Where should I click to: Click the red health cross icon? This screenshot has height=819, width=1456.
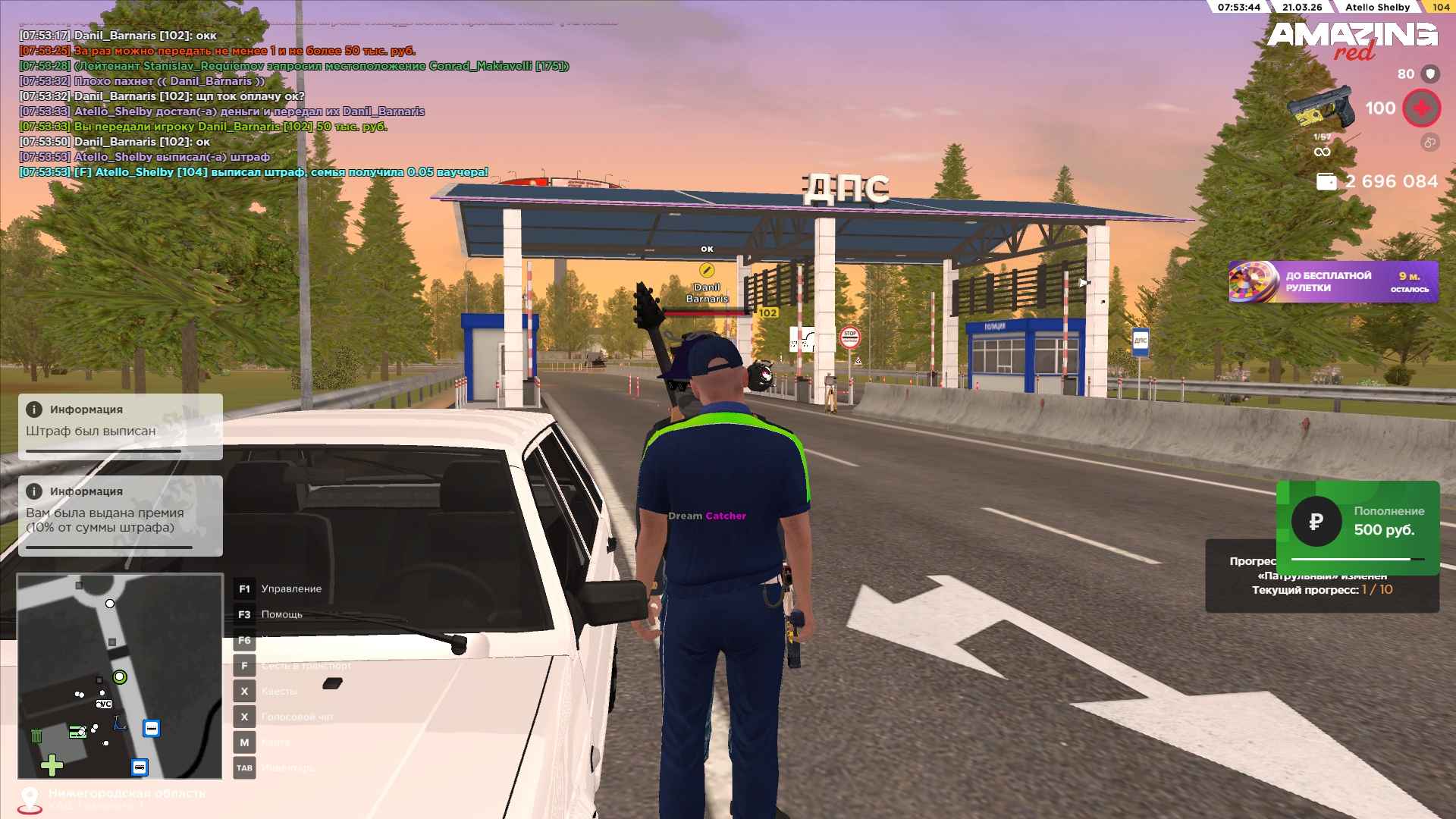point(1421,108)
